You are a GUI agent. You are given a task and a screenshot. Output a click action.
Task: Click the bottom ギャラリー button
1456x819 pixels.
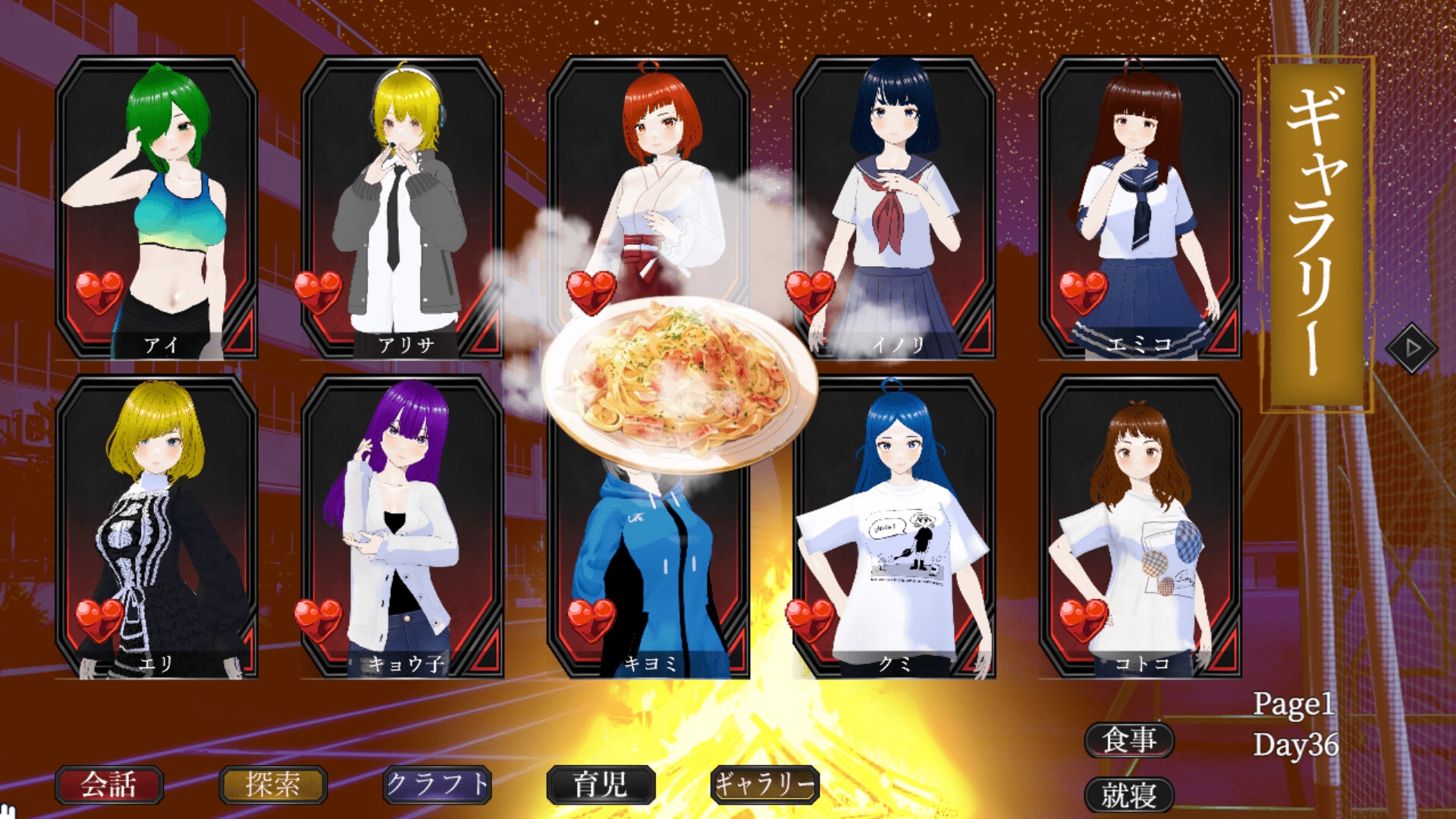tap(765, 785)
